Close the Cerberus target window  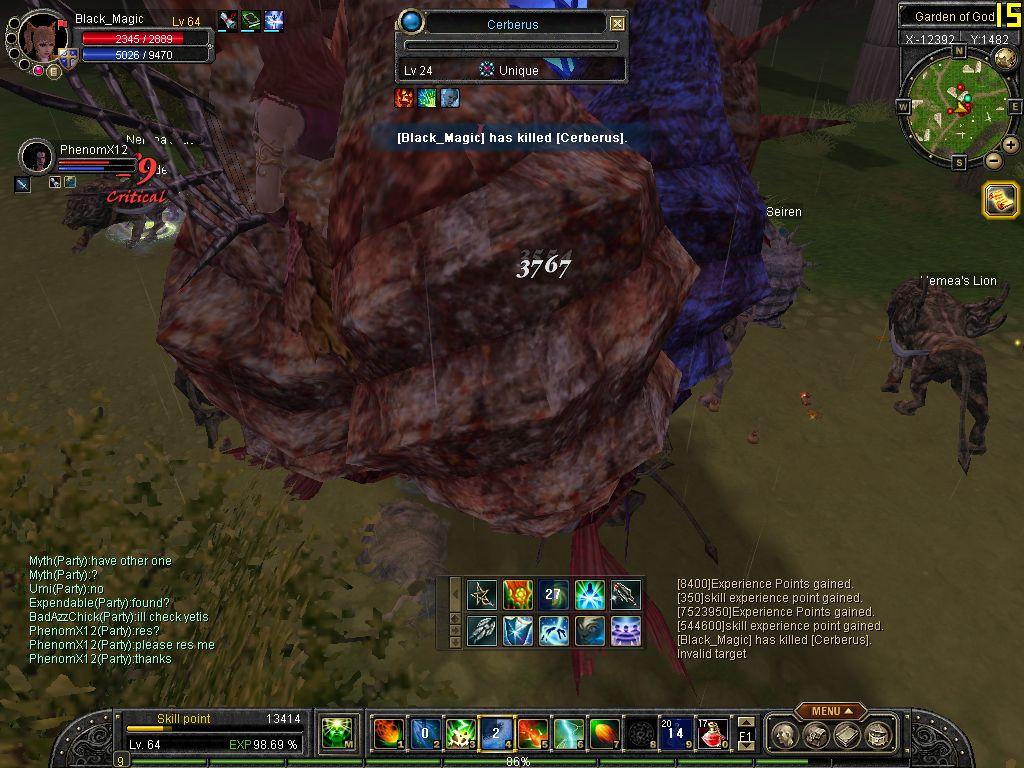(617, 23)
